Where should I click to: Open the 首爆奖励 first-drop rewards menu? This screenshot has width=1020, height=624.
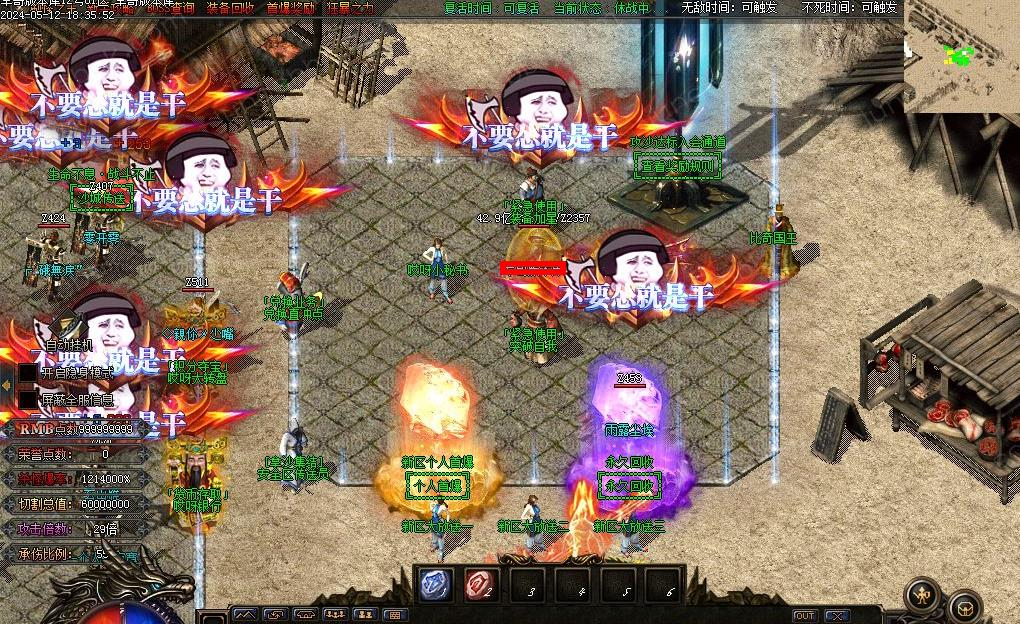click(x=290, y=8)
